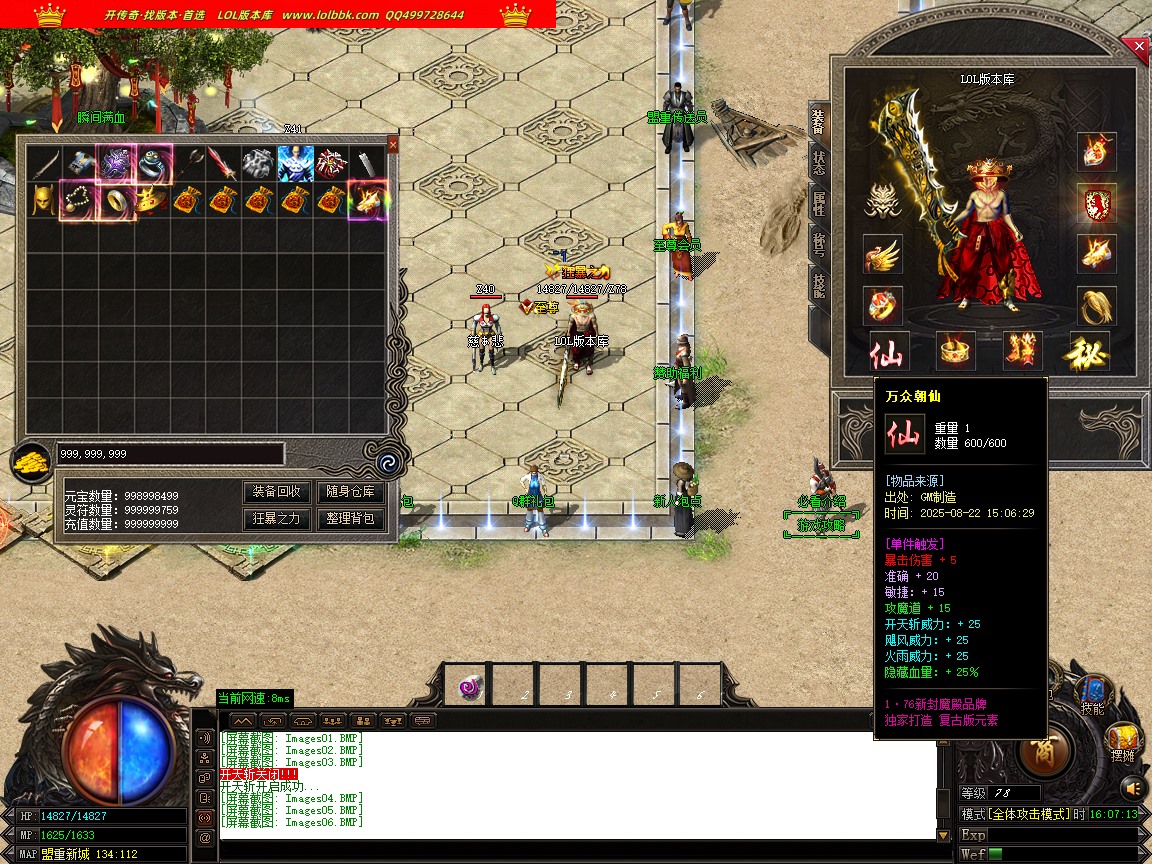Select the equipped golden wing slot
The height and width of the screenshot is (864, 1152).
tap(884, 254)
